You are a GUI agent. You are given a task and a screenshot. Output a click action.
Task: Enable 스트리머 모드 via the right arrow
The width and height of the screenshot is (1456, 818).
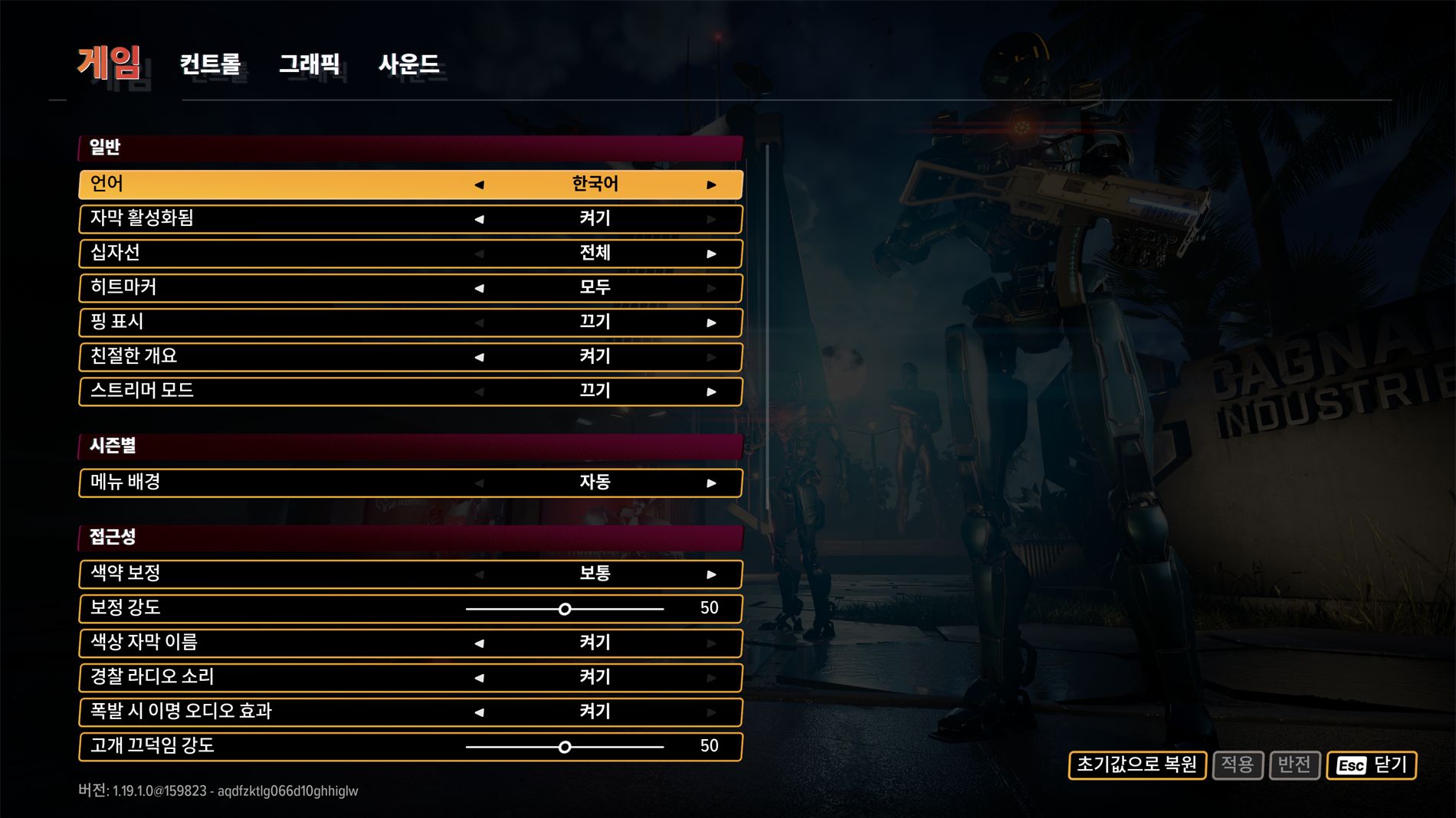711,391
